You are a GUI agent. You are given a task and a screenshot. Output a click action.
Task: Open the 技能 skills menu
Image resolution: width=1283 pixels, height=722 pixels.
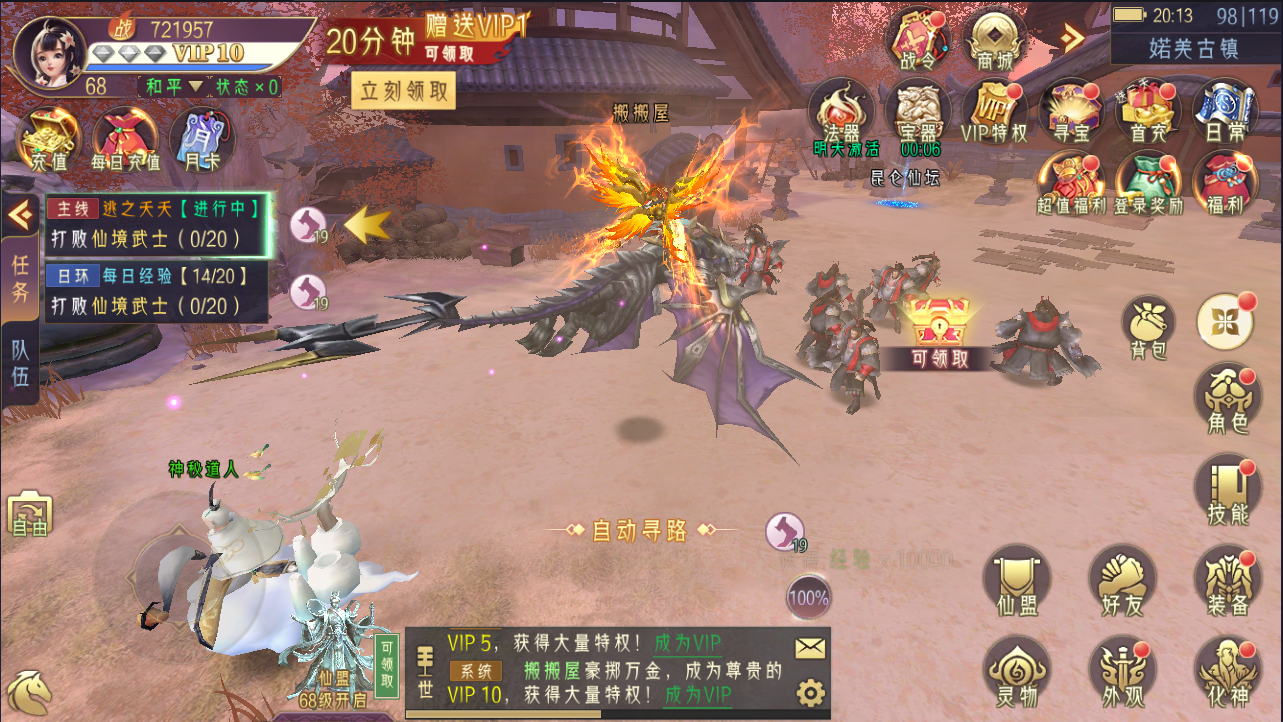click(1227, 489)
